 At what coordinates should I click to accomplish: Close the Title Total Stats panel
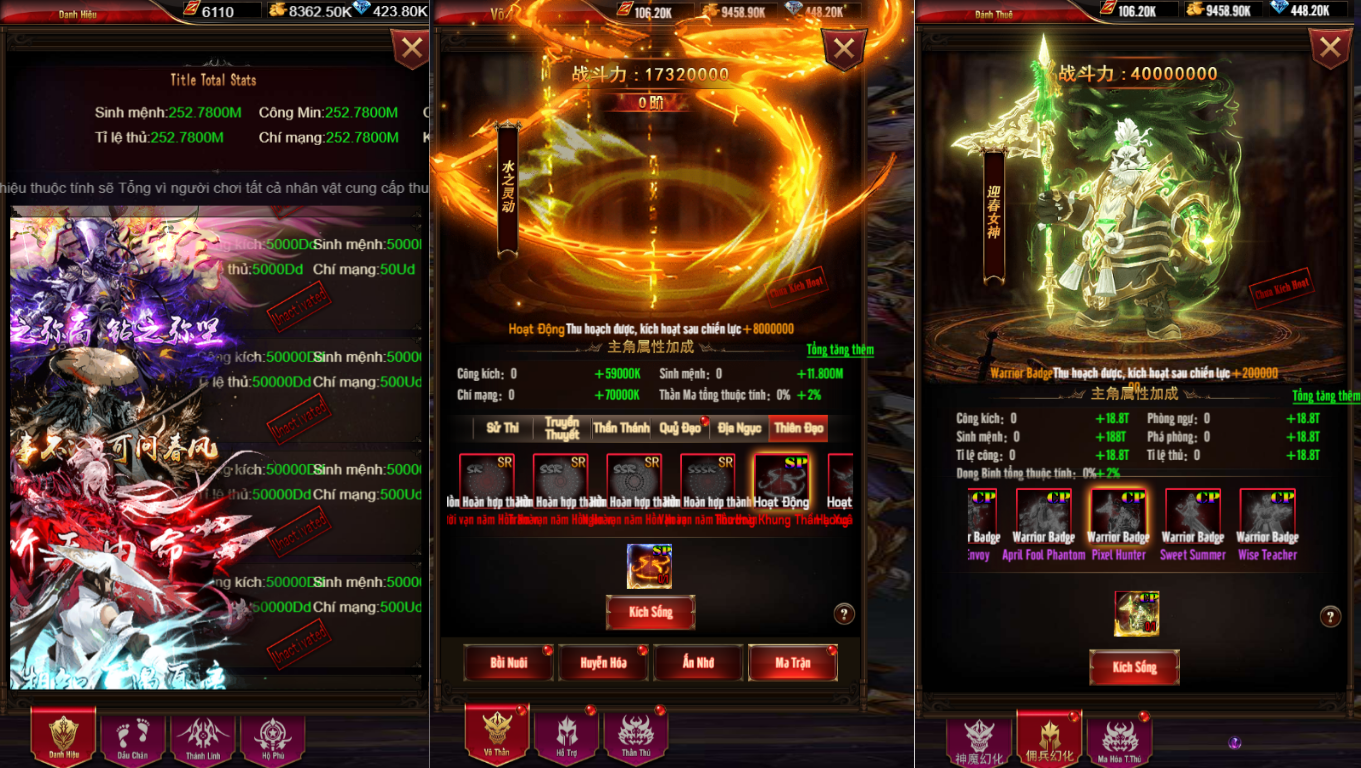[x=410, y=48]
